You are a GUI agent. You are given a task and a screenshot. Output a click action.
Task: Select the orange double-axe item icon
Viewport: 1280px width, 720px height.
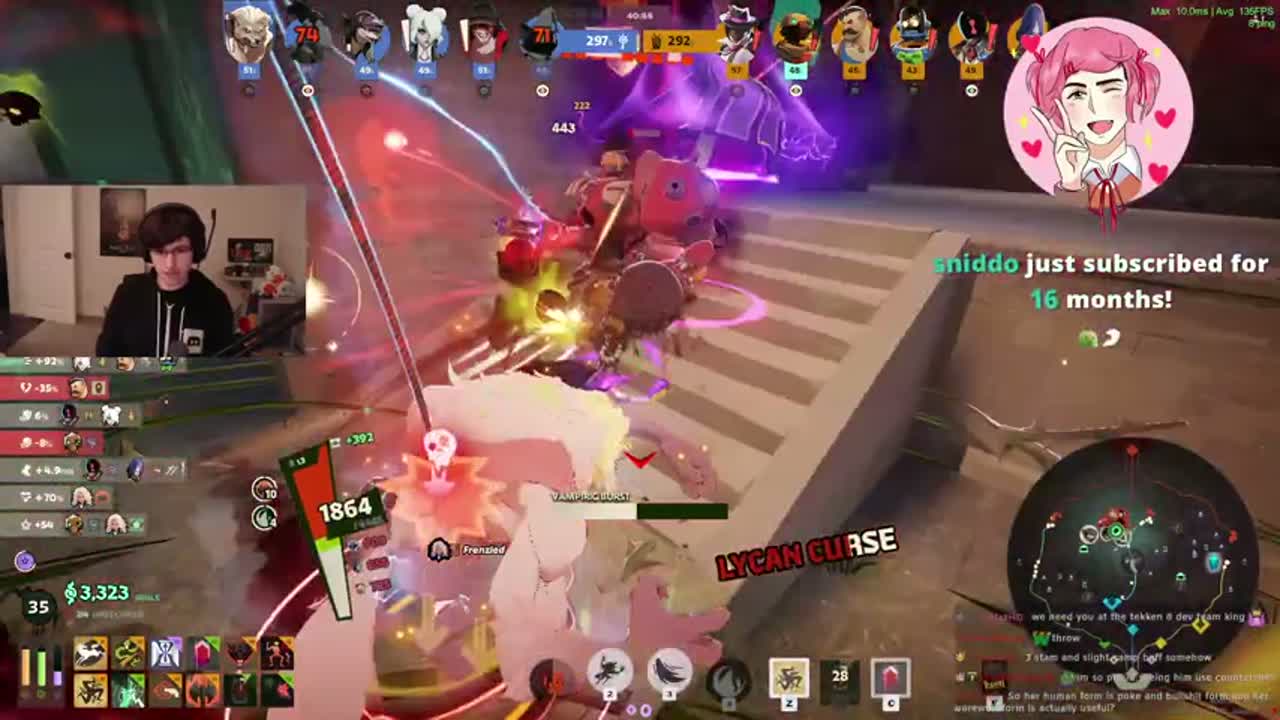click(202, 691)
